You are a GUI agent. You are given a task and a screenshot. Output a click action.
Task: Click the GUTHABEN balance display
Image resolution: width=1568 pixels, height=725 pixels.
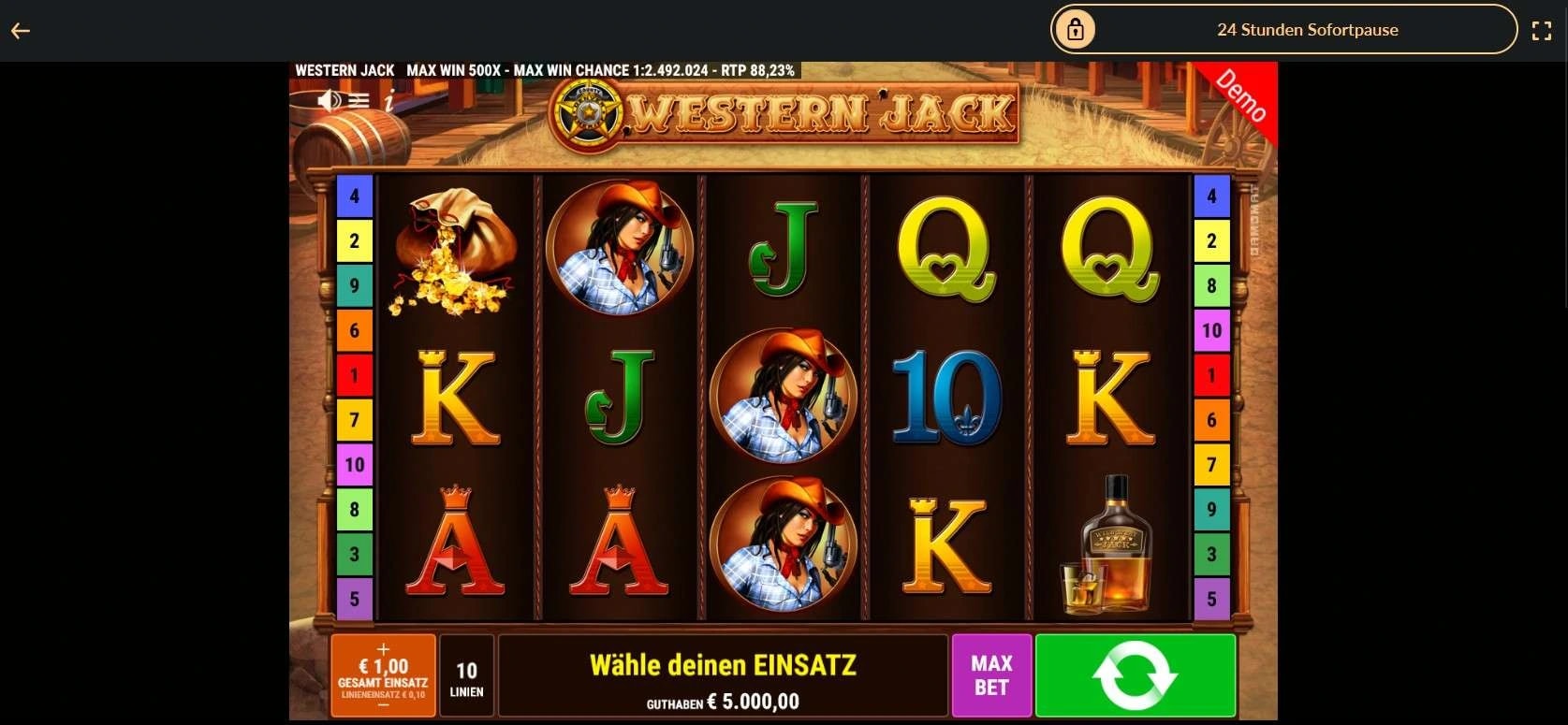[724, 700]
